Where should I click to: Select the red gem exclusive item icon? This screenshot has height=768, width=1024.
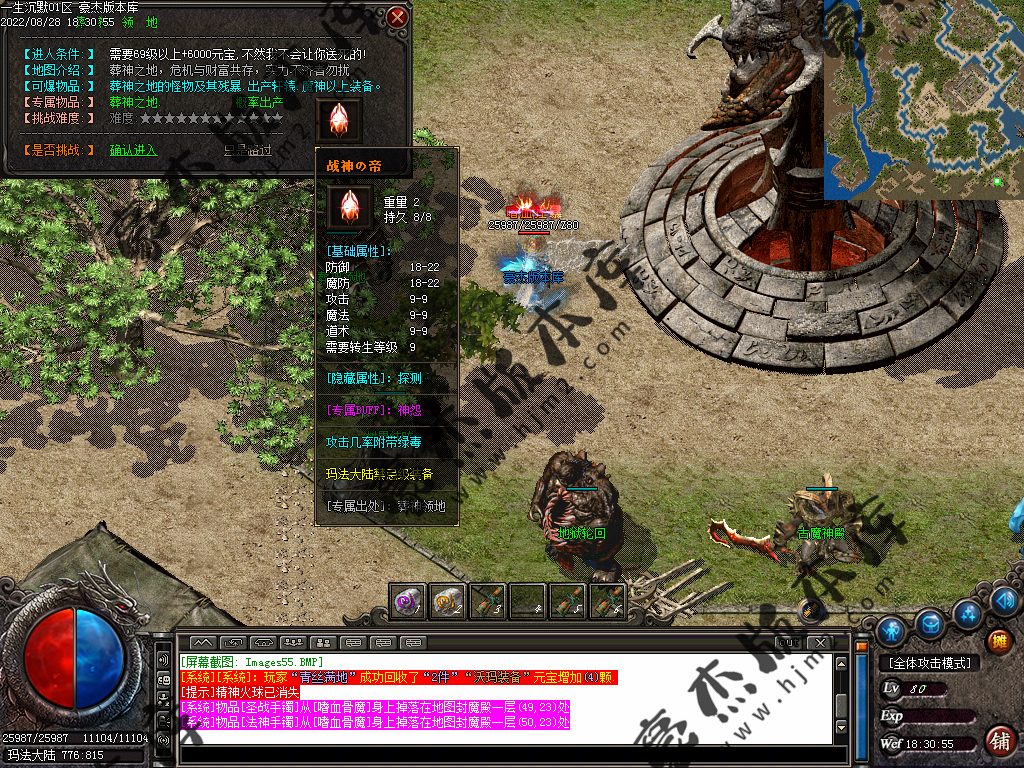click(338, 118)
